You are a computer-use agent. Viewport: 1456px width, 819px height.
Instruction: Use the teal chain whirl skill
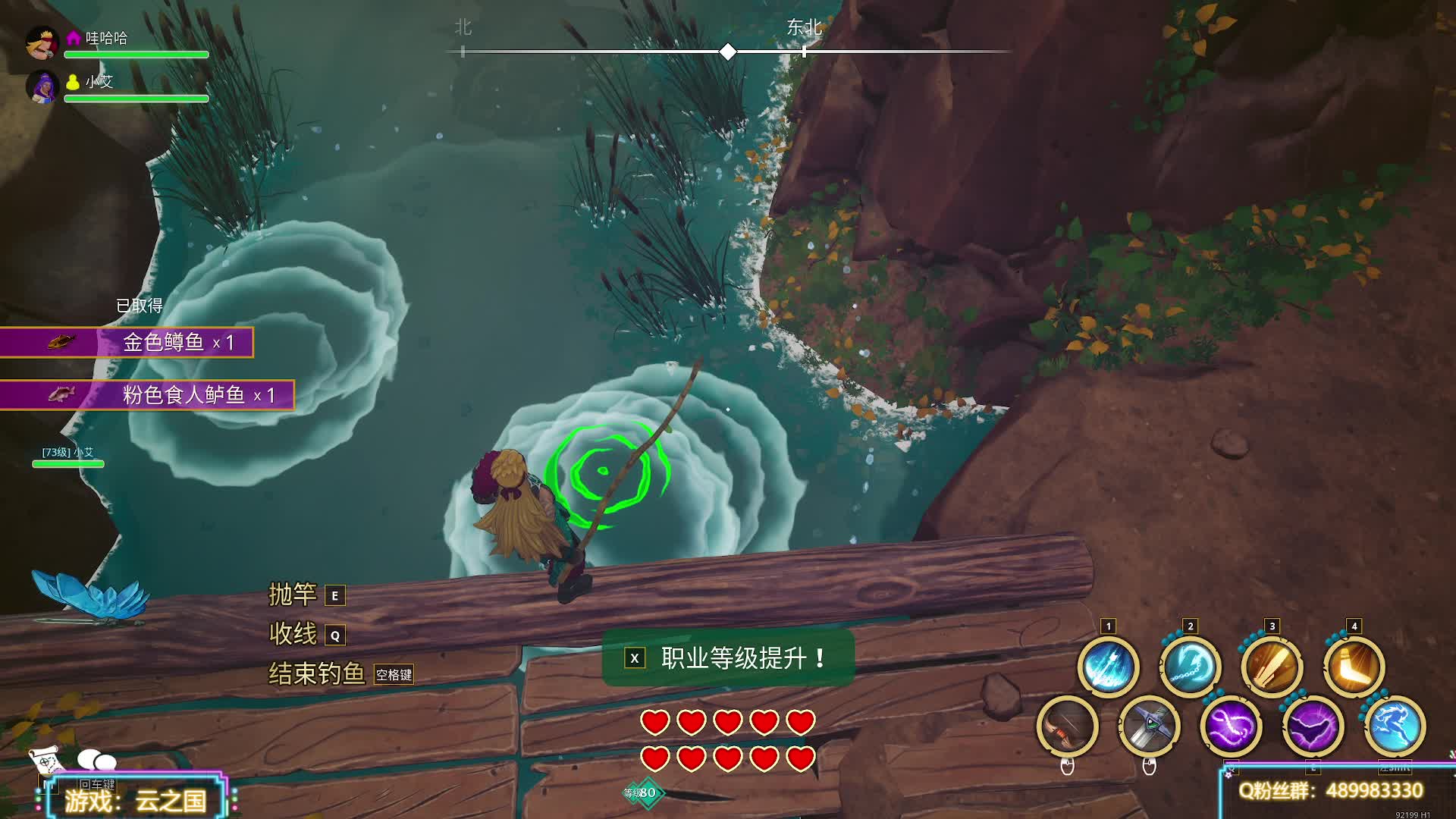coord(1190,667)
